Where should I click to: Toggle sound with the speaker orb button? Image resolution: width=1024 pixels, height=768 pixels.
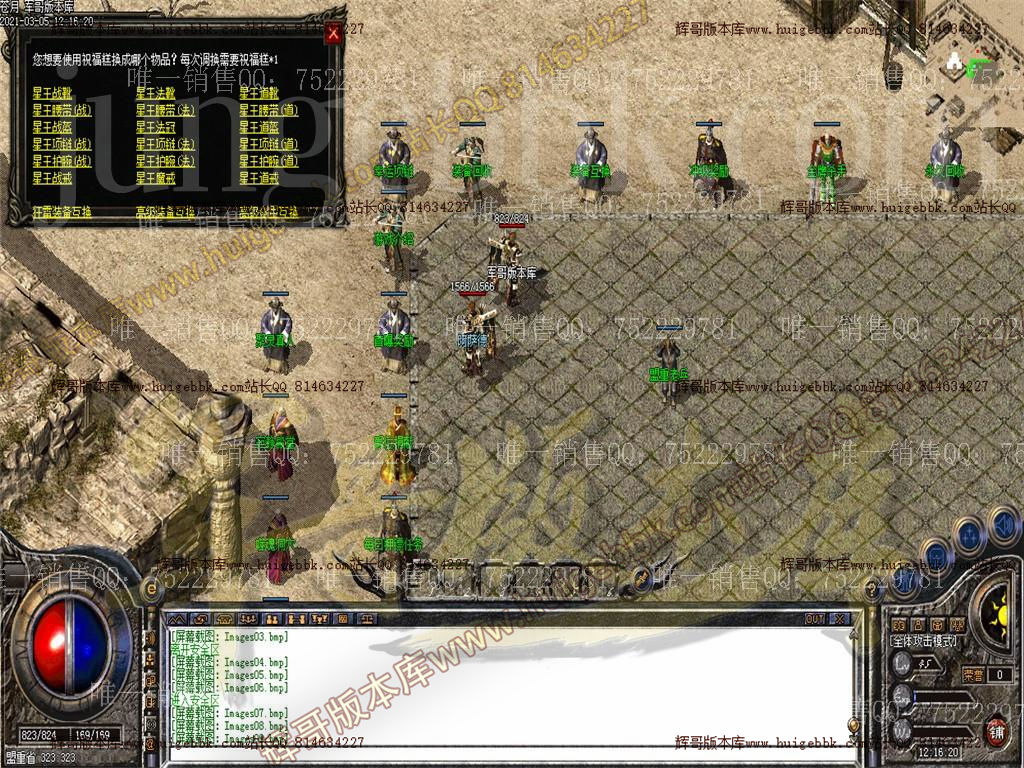(x=1002, y=523)
